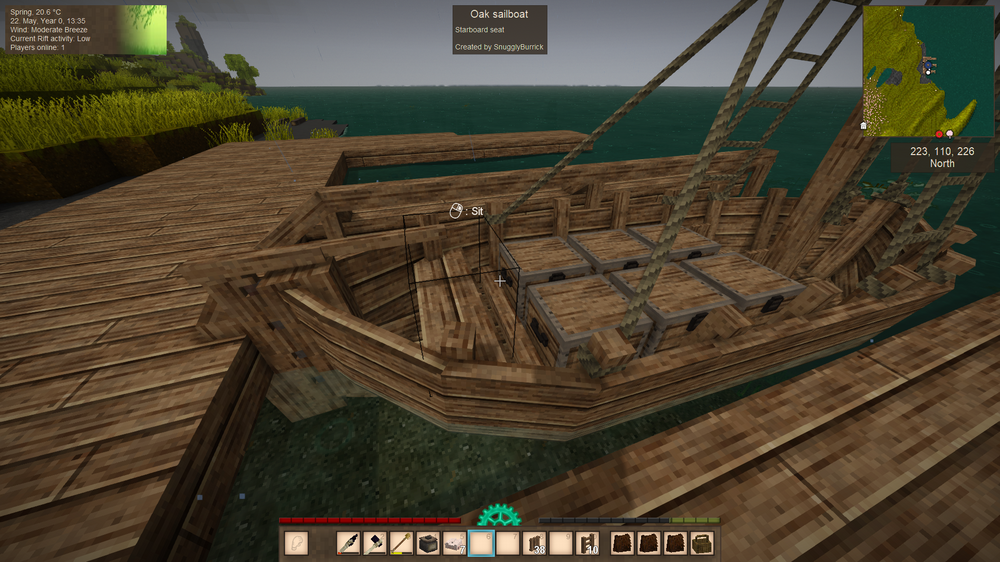Select the red waypoint marker on the minimap
This screenshot has width=1000, height=562.
click(939, 133)
